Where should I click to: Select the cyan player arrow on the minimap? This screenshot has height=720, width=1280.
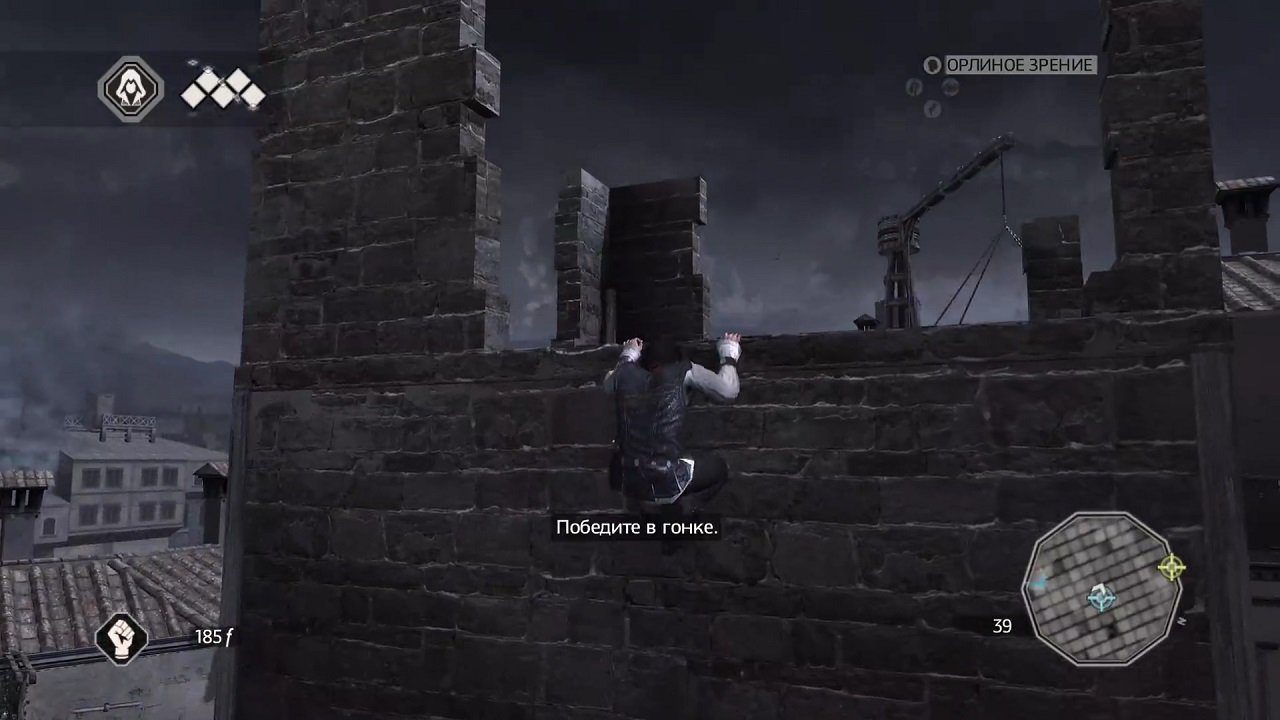tap(1100, 597)
